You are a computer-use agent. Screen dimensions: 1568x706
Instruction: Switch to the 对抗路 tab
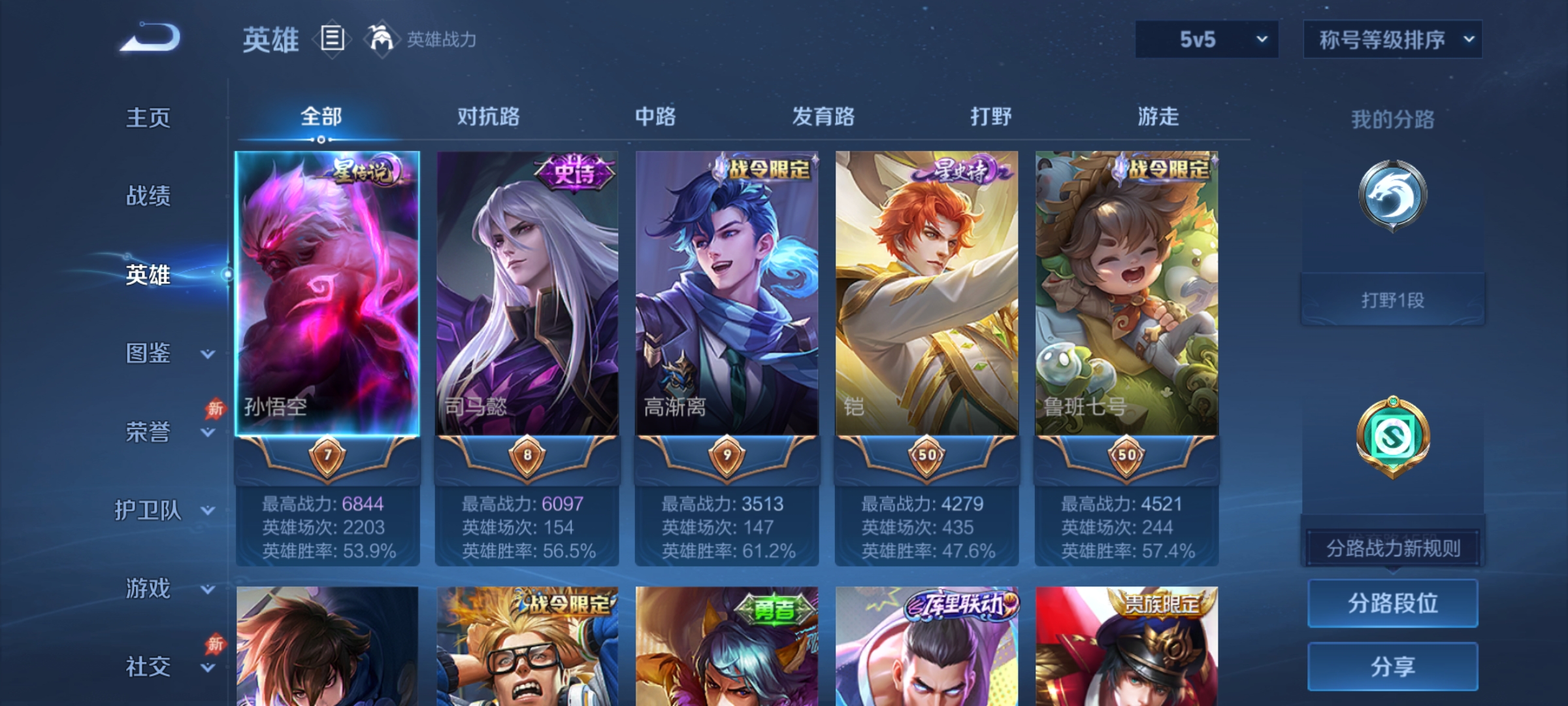tap(488, 118)
